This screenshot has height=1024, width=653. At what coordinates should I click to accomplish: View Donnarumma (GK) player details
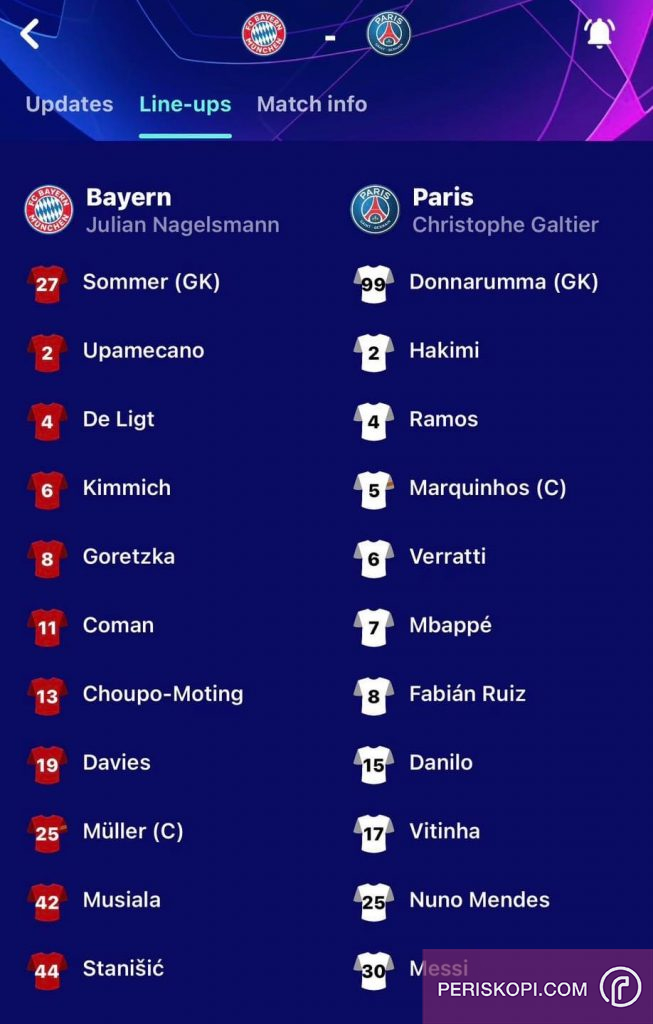pos(503,282)
